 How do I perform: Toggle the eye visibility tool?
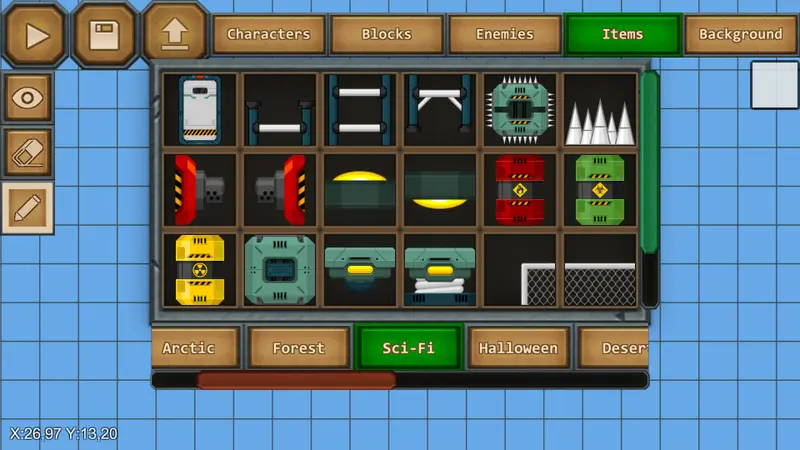point(28,97)
